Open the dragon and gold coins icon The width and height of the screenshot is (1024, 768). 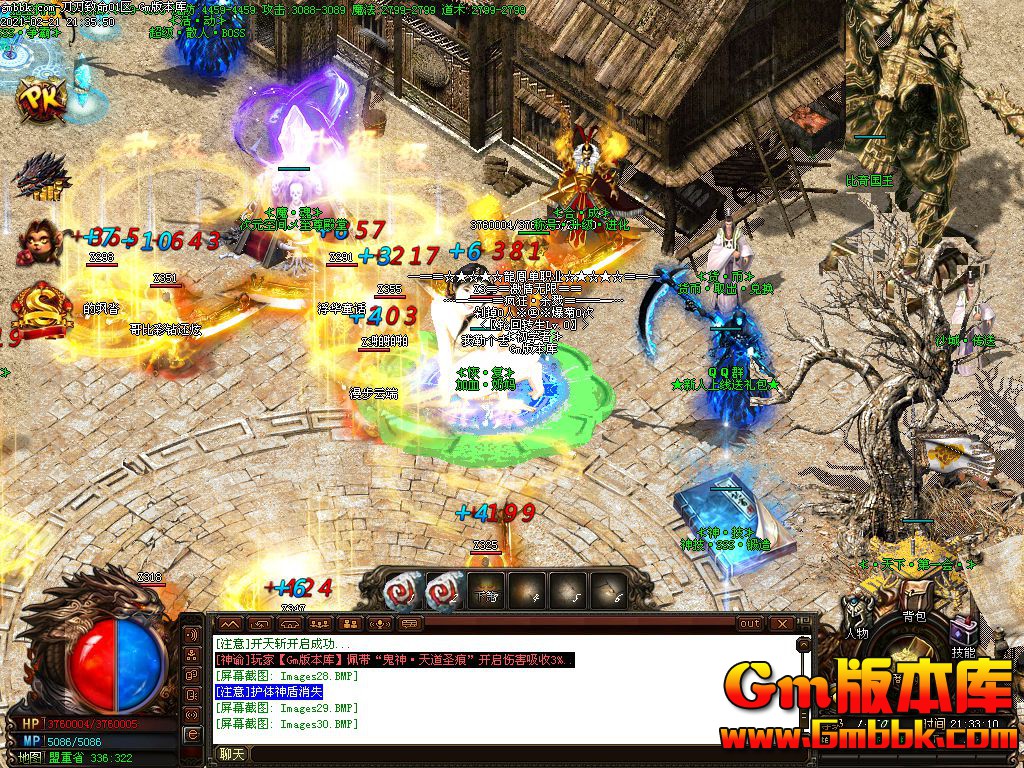pyautogui.click(x=42, y=176)
